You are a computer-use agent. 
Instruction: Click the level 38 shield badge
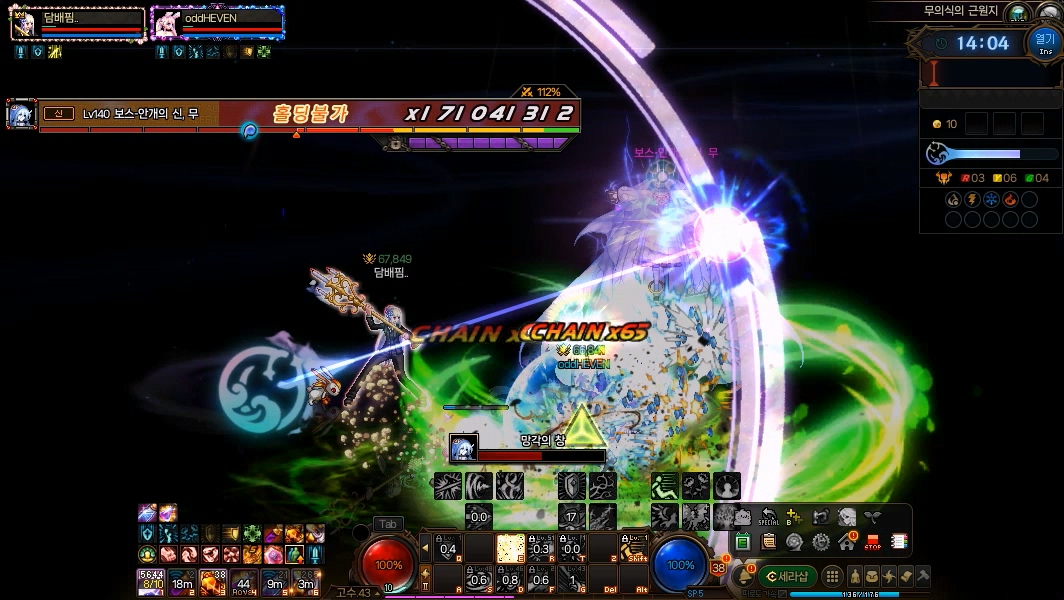718,568
